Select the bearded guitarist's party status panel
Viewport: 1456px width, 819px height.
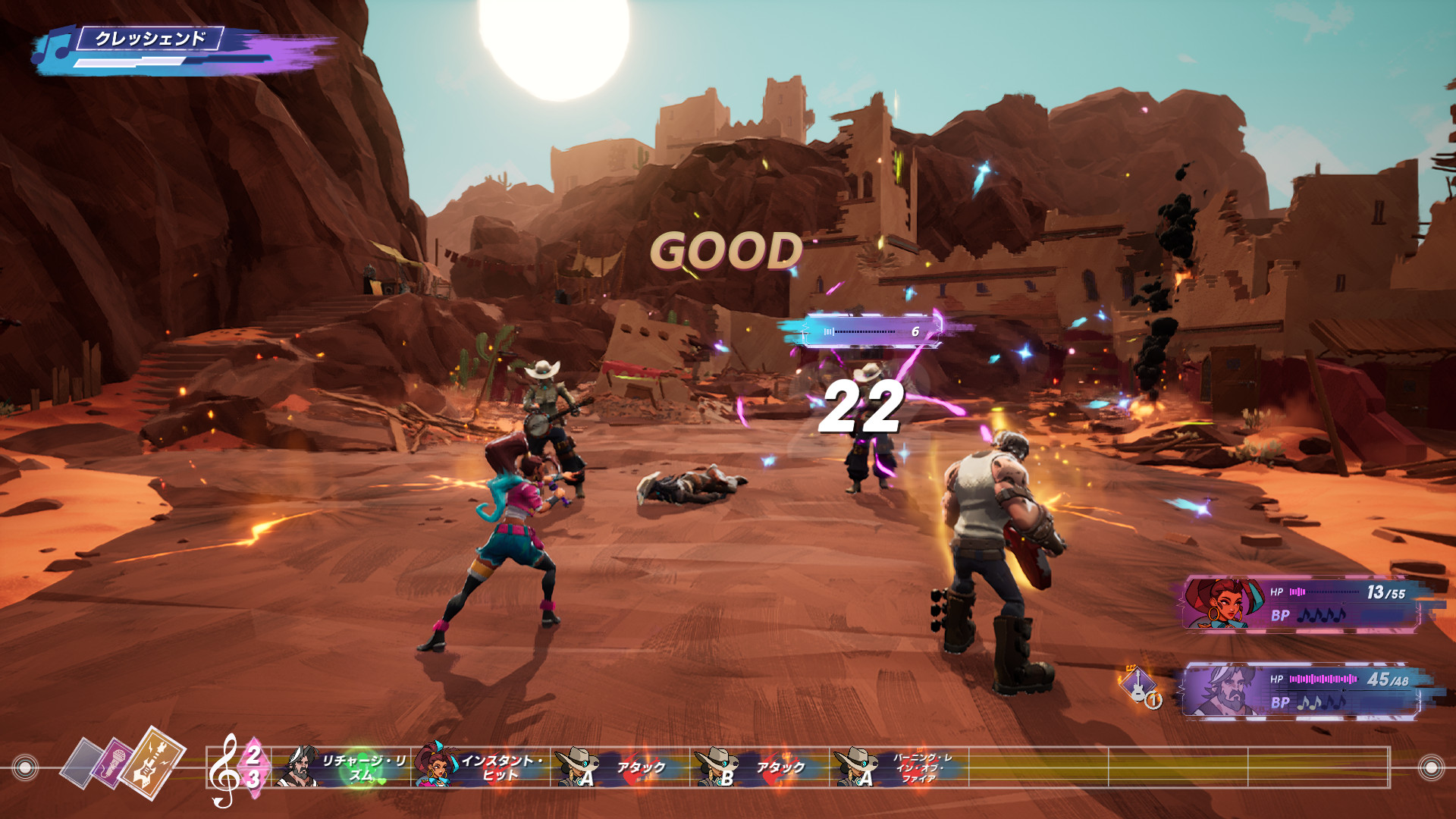1301,690
